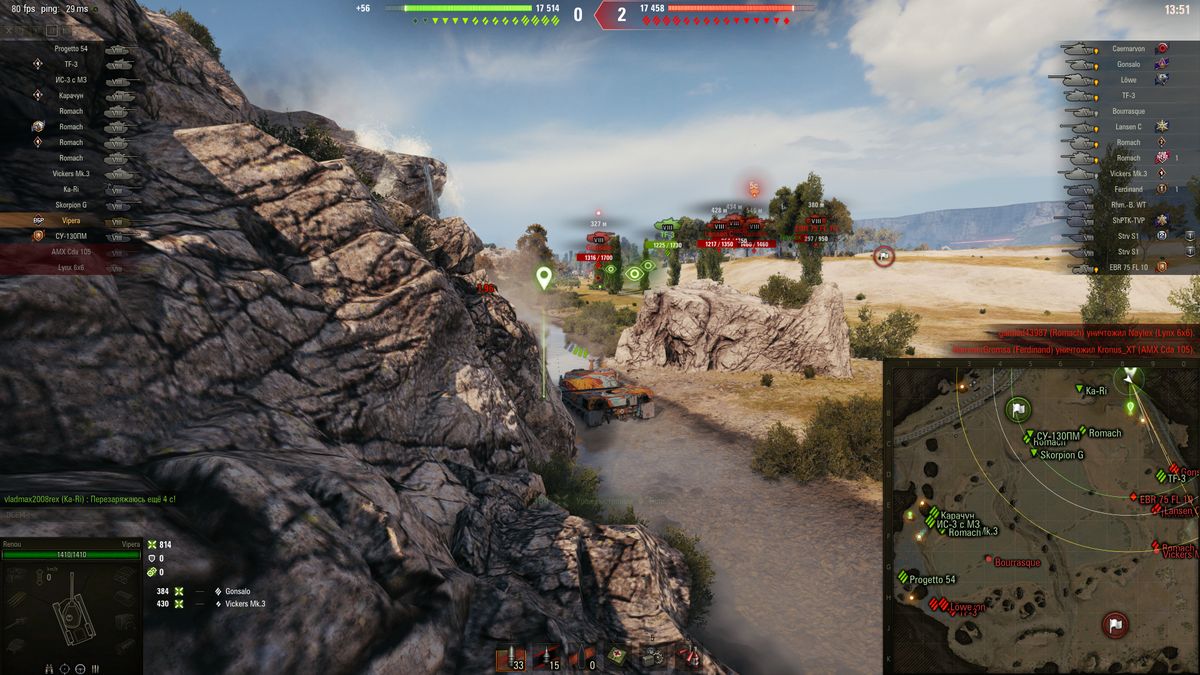Viewport: 1200px width, 675px height.
Task: Select EBR 75 FL 10 in enemy list
Action: [x=1127, y=267]
